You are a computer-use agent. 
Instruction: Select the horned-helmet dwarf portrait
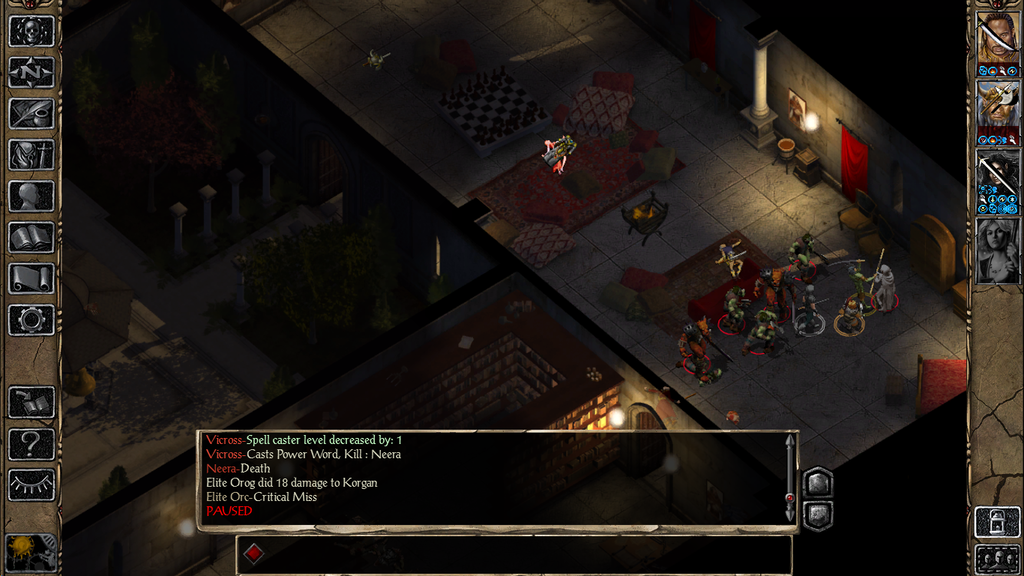997,107
